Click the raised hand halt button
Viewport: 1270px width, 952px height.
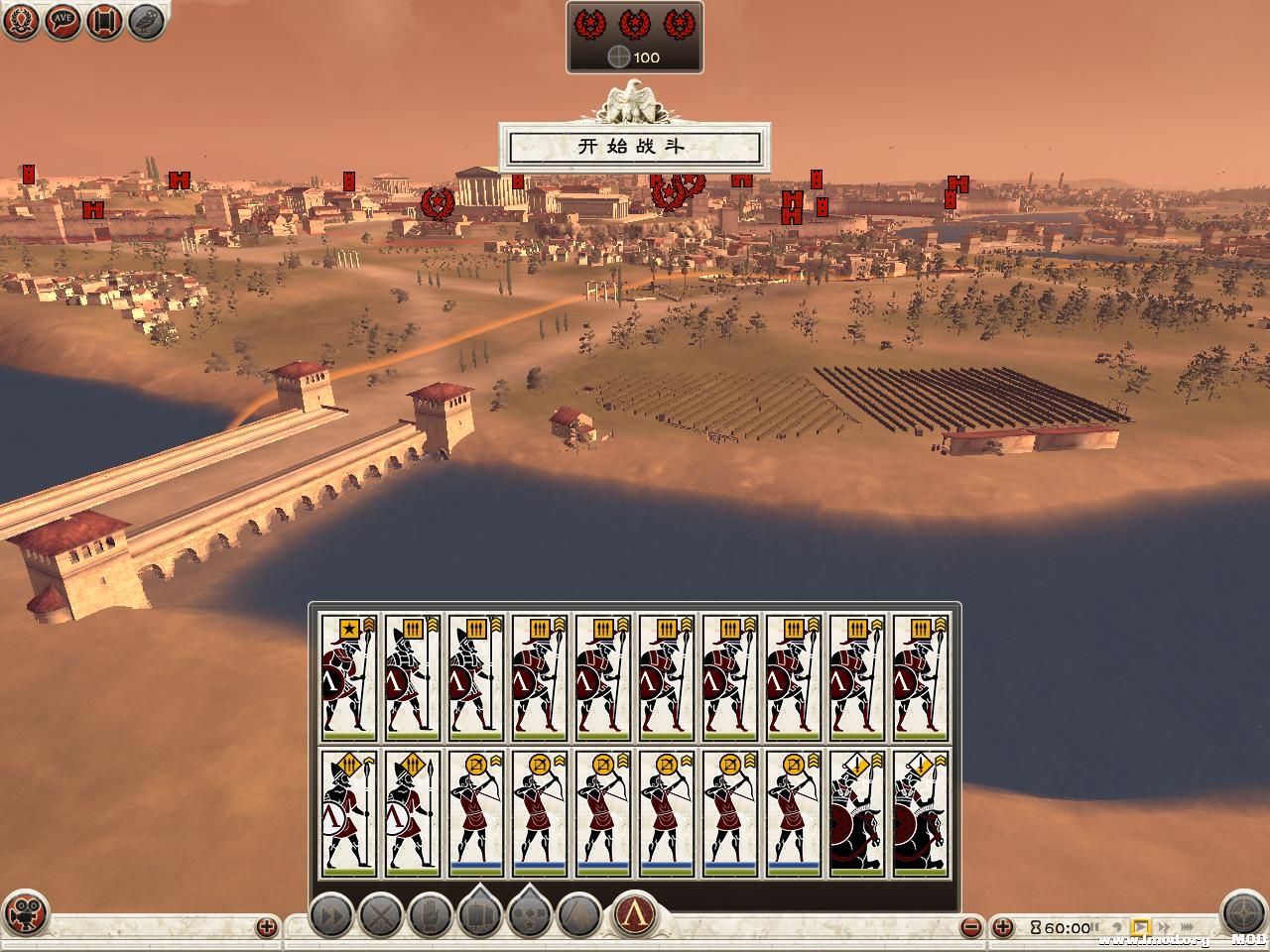(x=431, y=914)
